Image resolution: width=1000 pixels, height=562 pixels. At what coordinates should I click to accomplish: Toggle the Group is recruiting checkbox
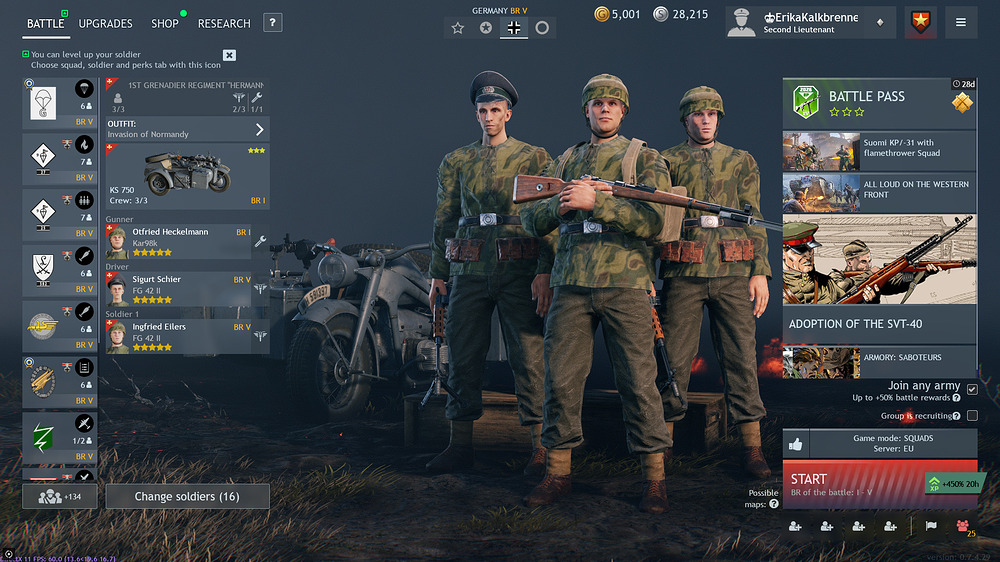[972, 416]
